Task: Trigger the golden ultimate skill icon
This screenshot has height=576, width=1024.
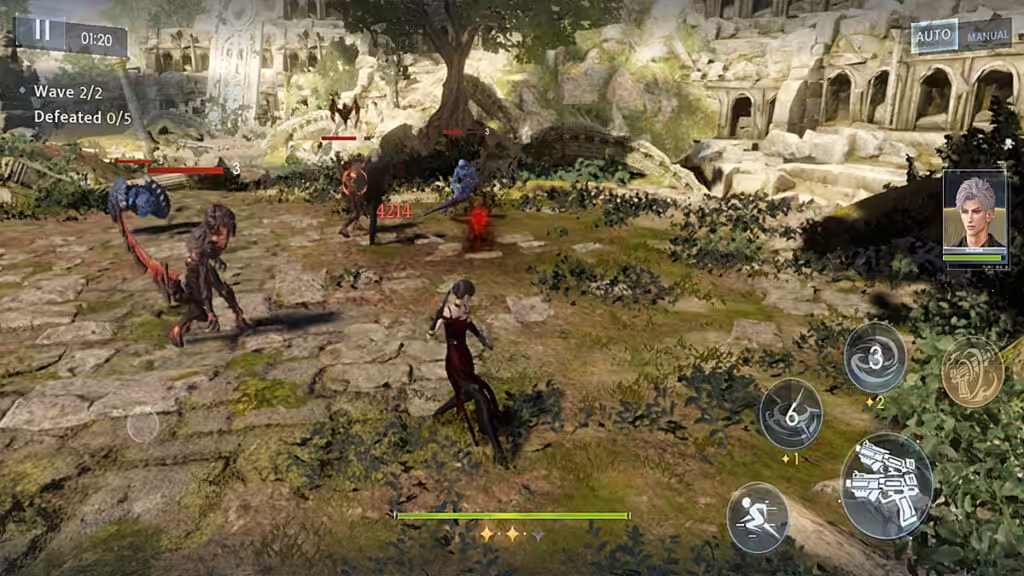Action: pos(971,371)
